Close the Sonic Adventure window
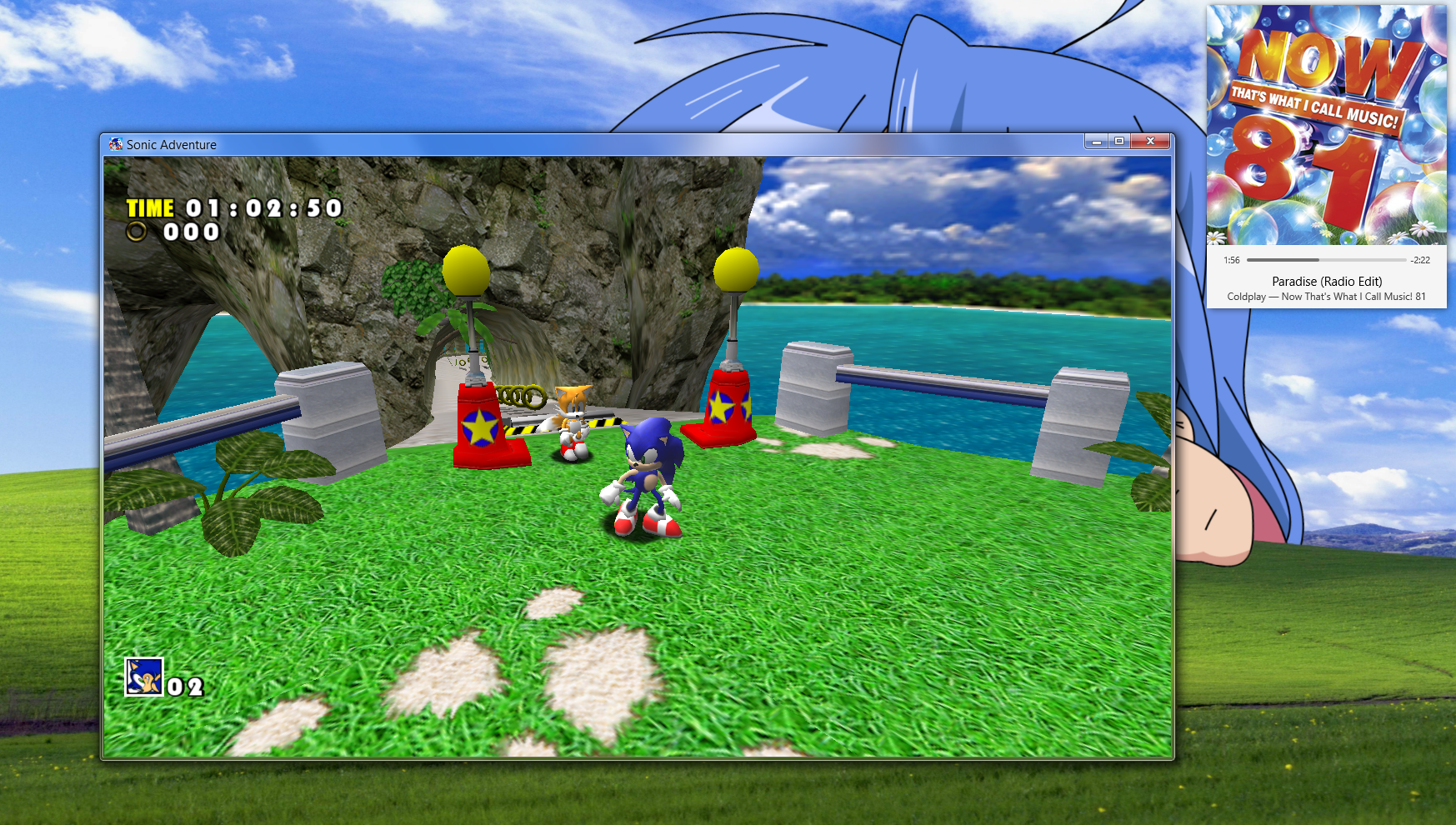This screenshot has height=825, width=1456. tap(1150, 142)
